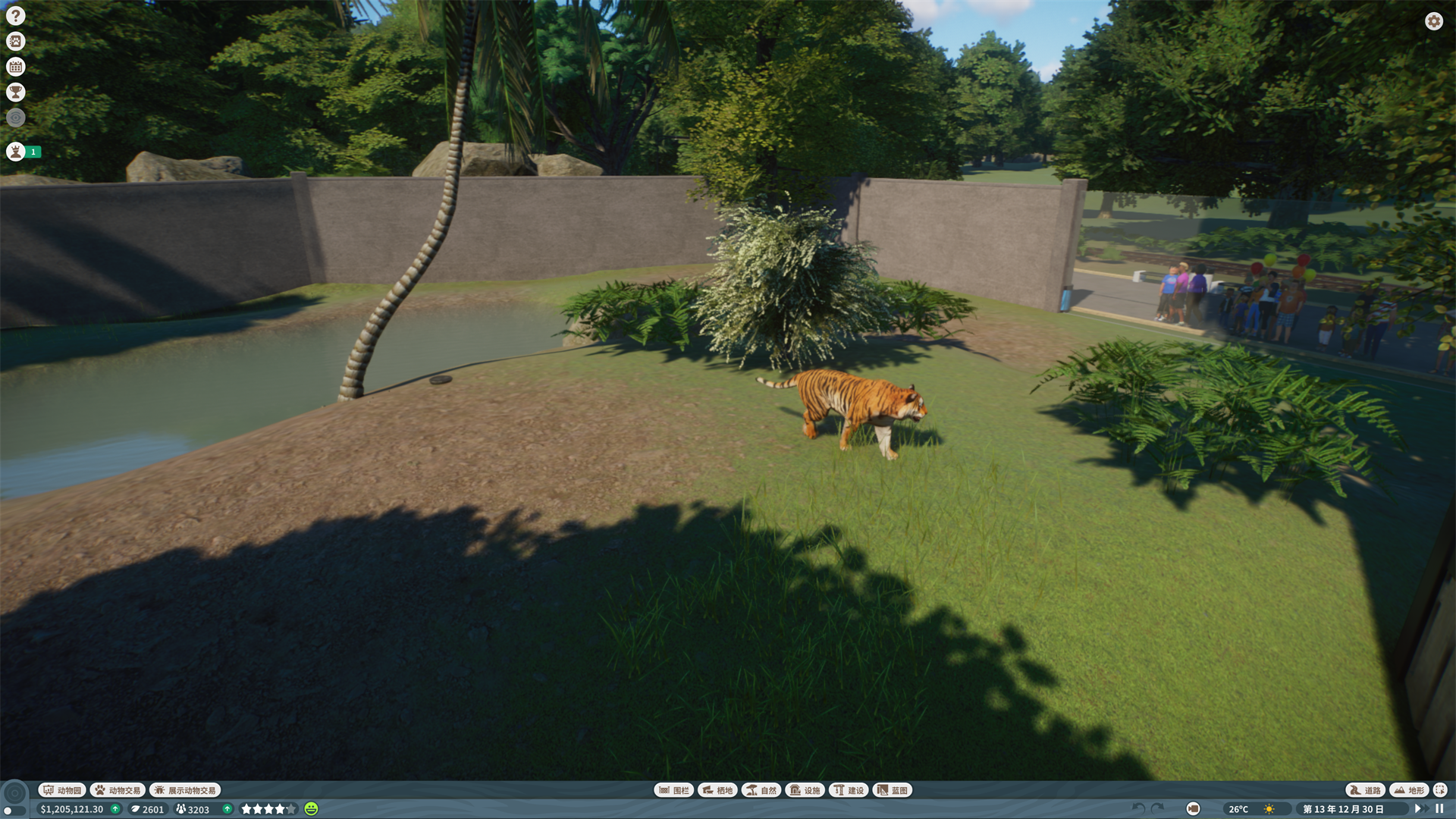Open the 动物交易 animal trade market
Screen dimensions: 1456x819
[118, 789]
